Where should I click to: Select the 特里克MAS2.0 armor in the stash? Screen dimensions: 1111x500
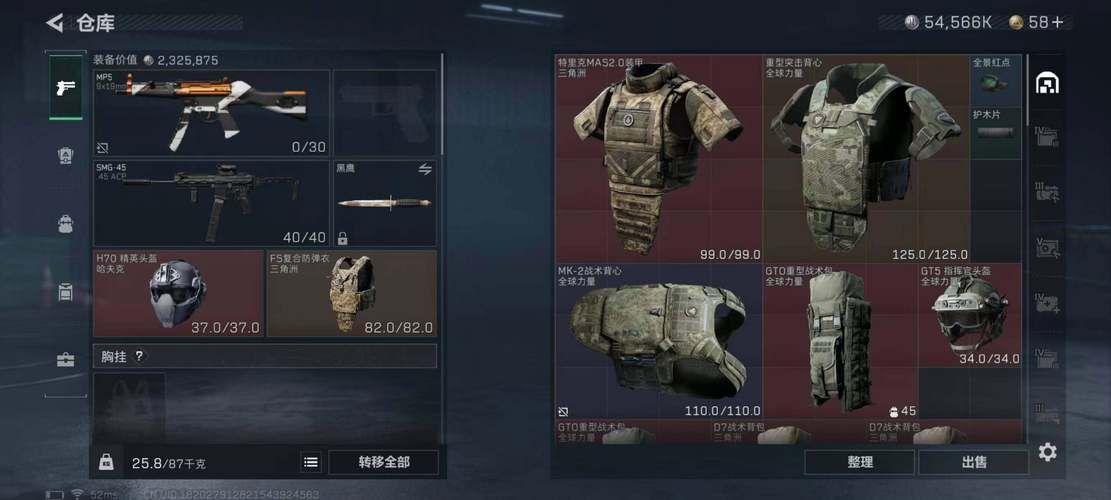(x=659, y=159)
